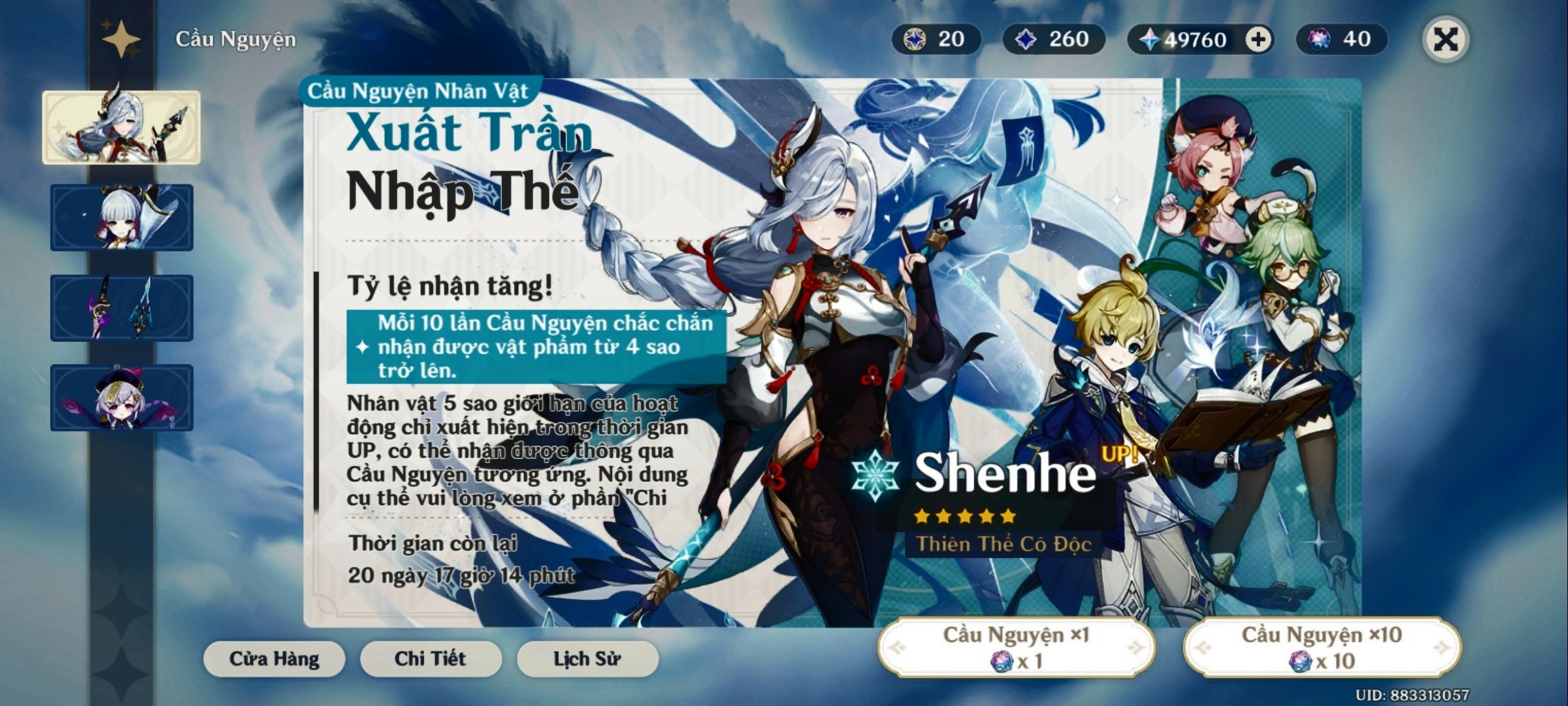Click the star emblem above the banner sidebar
This screenshot has width=1568, height=706.
pos(122,41)
